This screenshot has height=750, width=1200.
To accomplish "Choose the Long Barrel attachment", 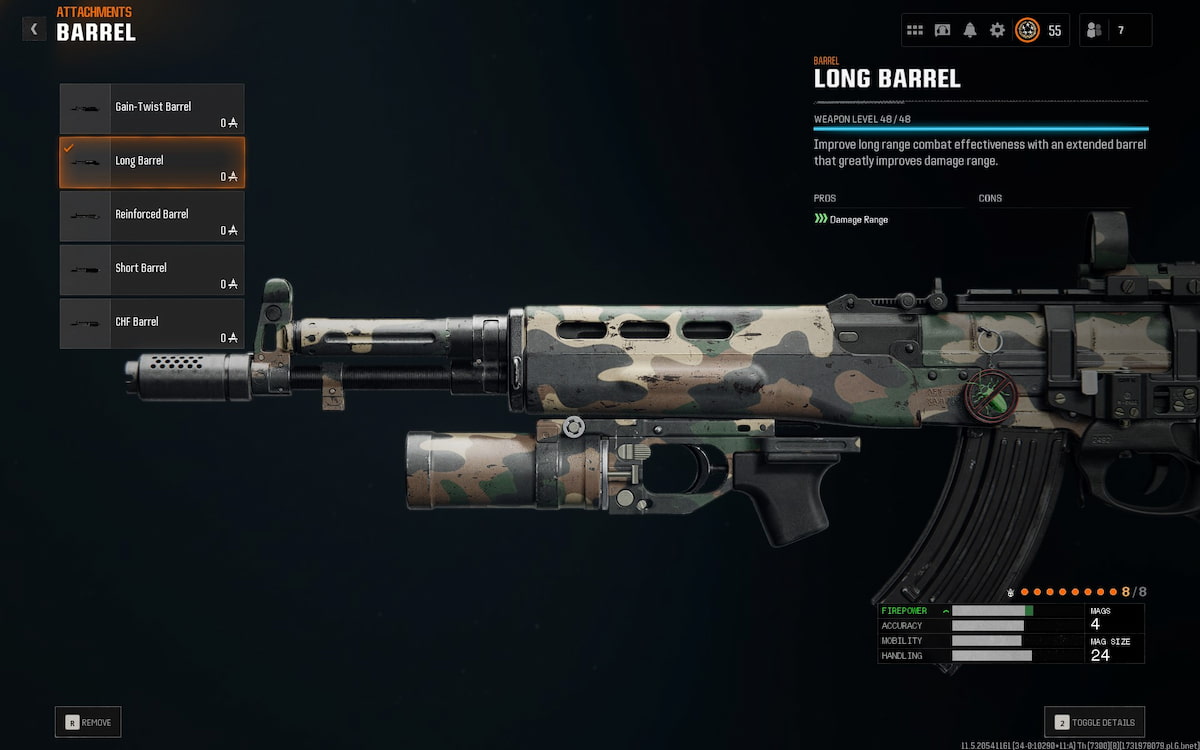I will pyautogui.click(x=152, y=162).
